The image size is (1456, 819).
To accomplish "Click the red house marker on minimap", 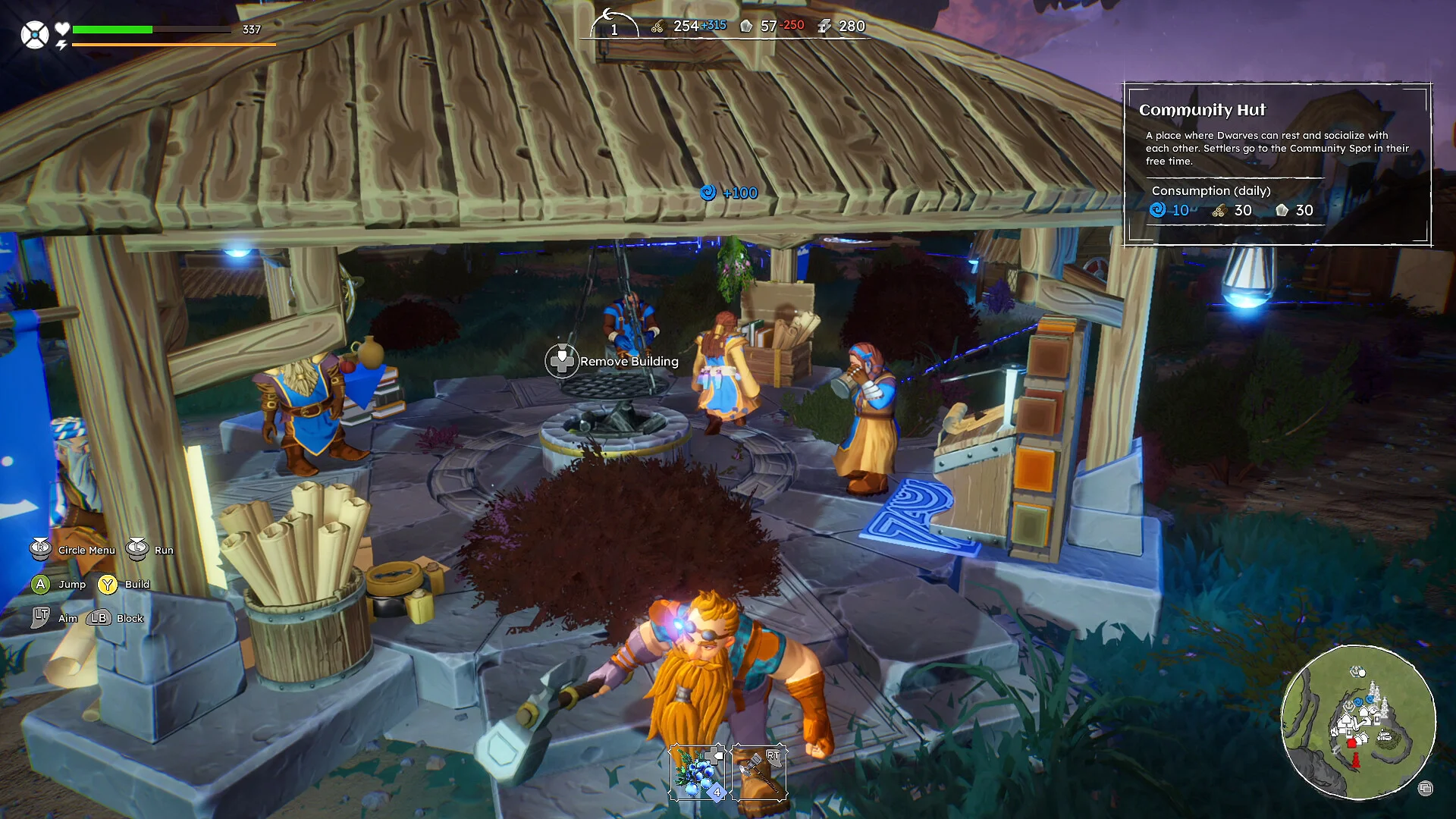I will (1351, 744).
